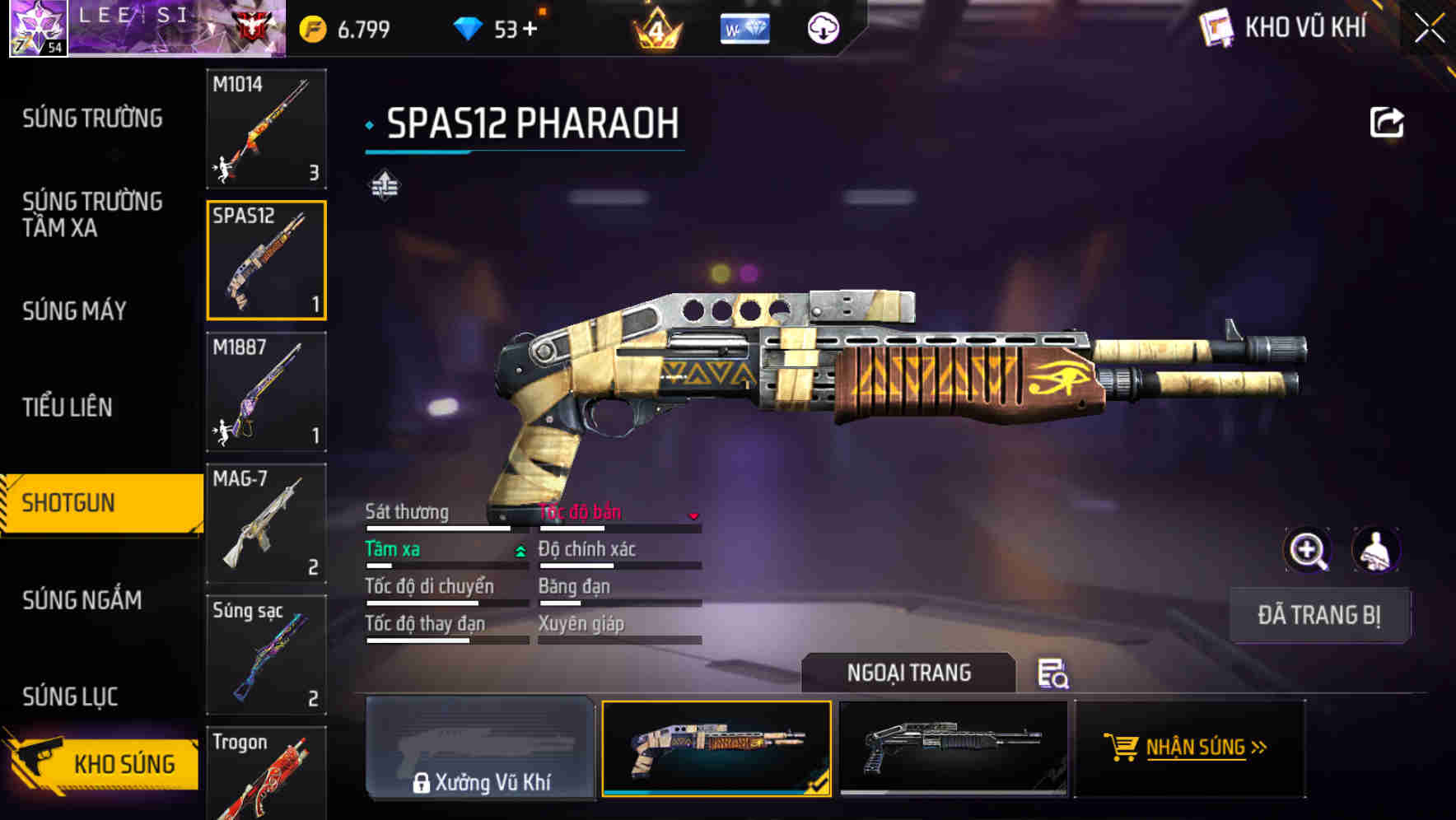
Task: Open the cloud download center icon
Action: click(822, 27)
